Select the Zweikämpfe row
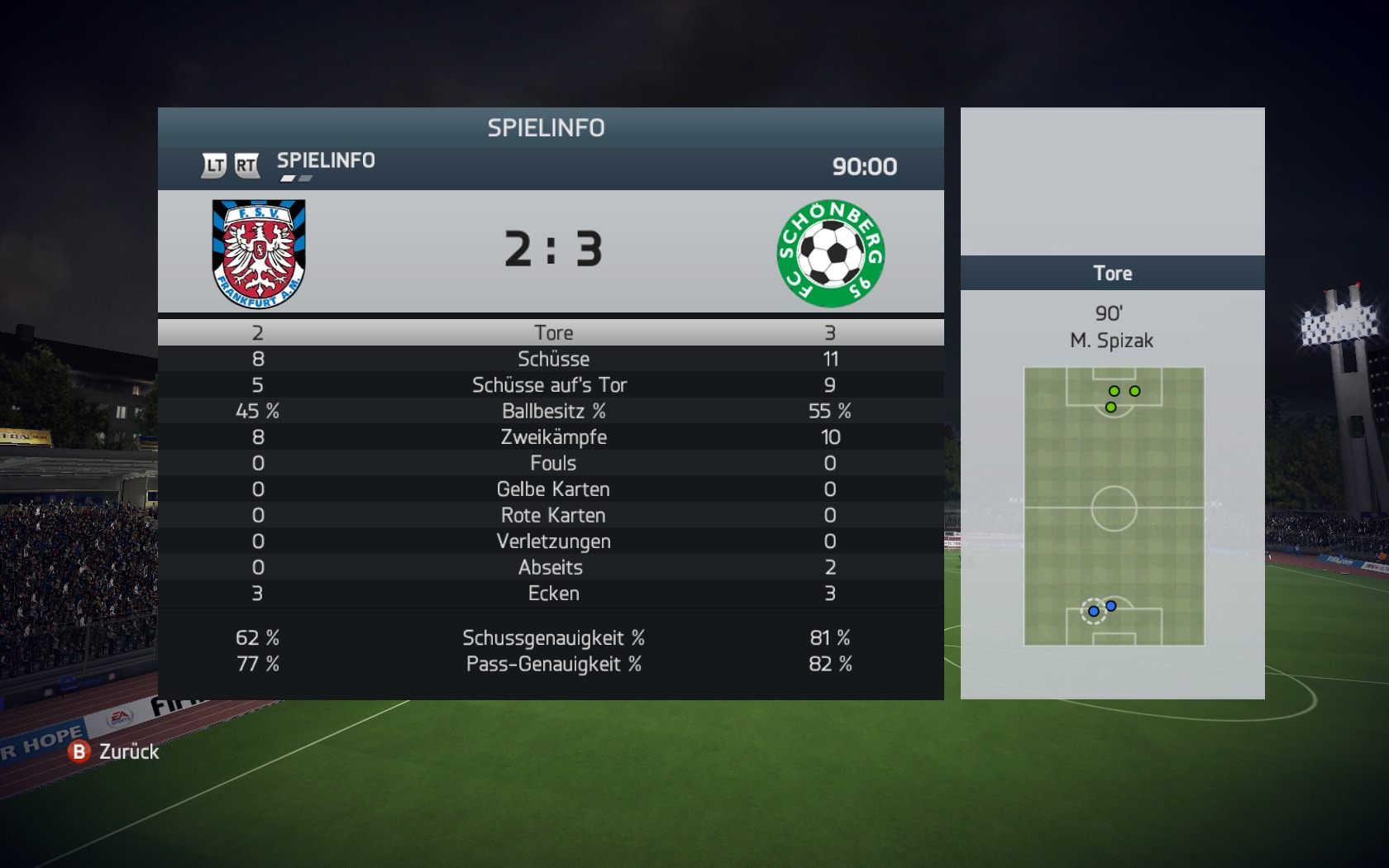This screenshot has width=1389, height=868. point(552,436)
